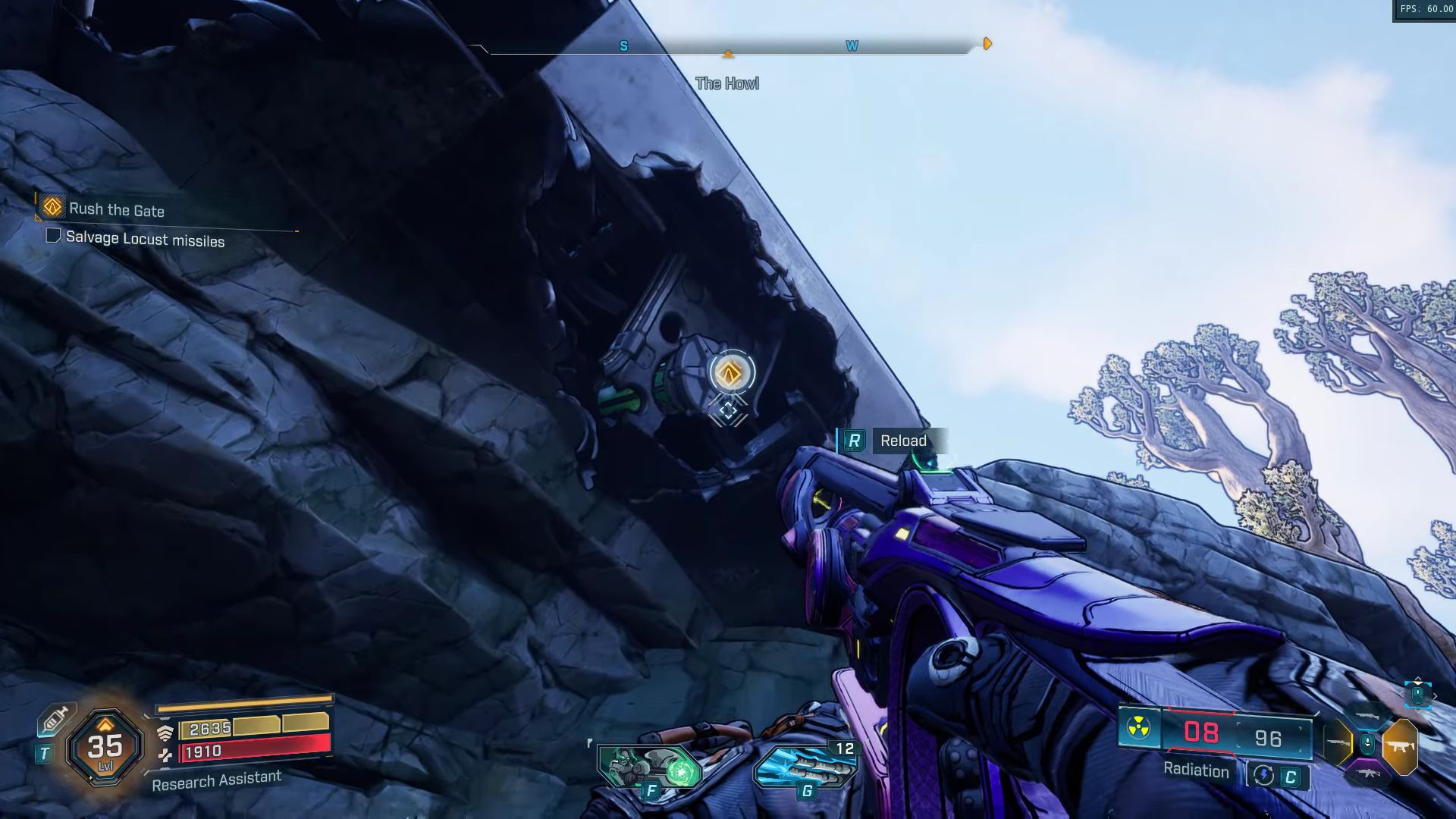Switch weapon mode with the lightning icon

click(1263, 775)
